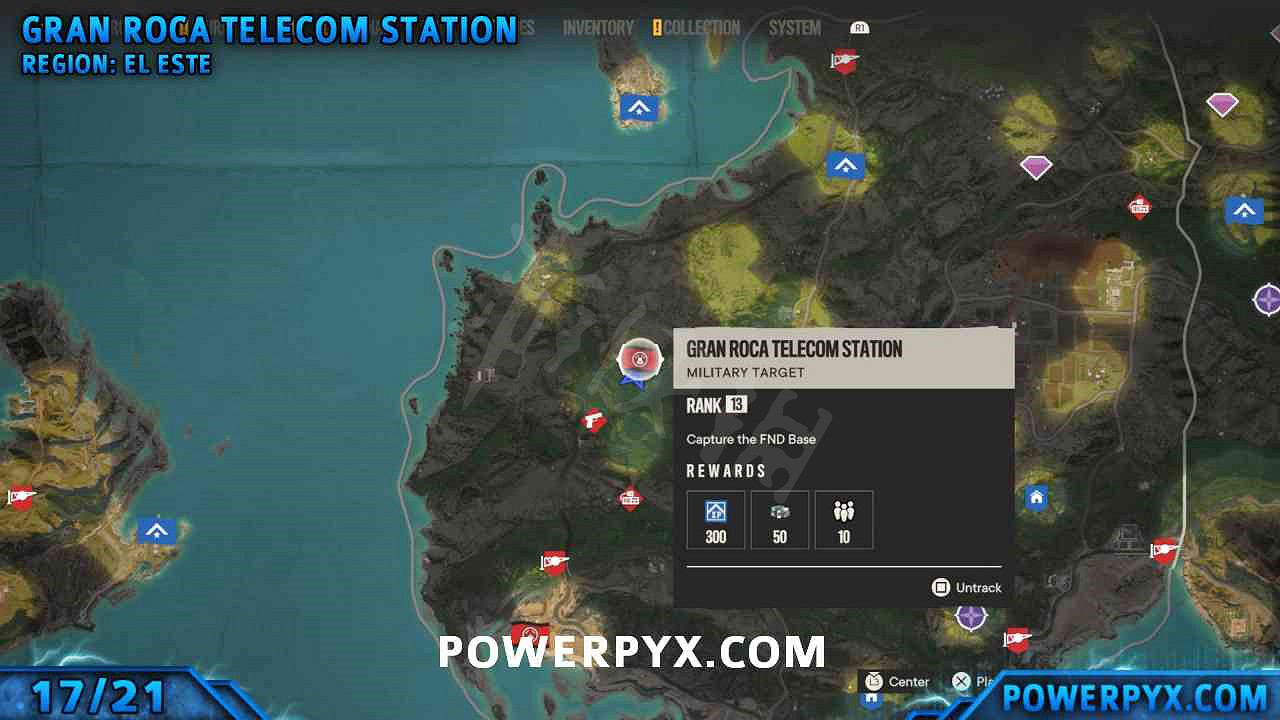This screenshot has height=720, width=1280.
Task: Switch to the Collection tab
Action: [700, 28]
